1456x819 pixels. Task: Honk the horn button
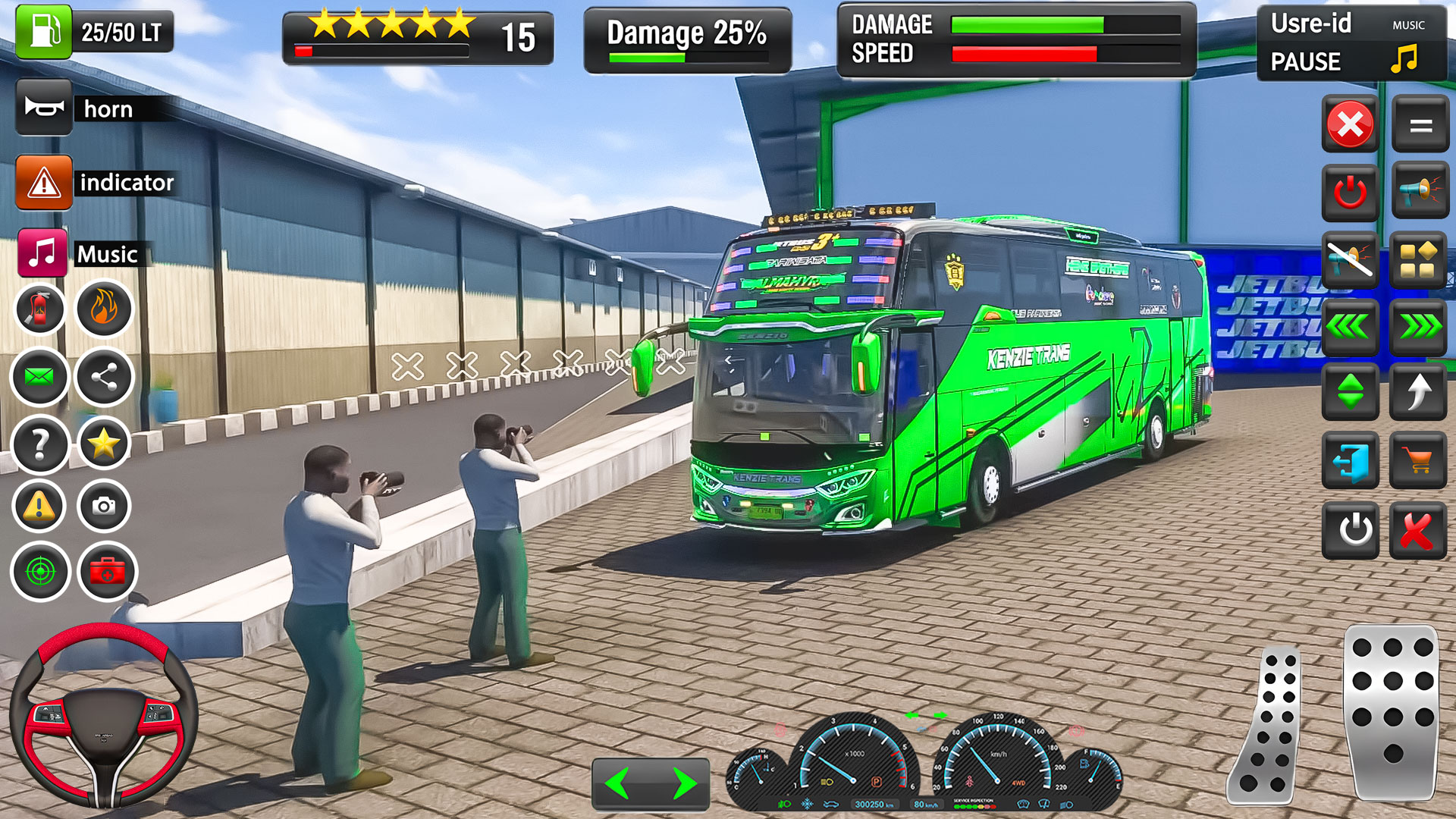point(44,108)
